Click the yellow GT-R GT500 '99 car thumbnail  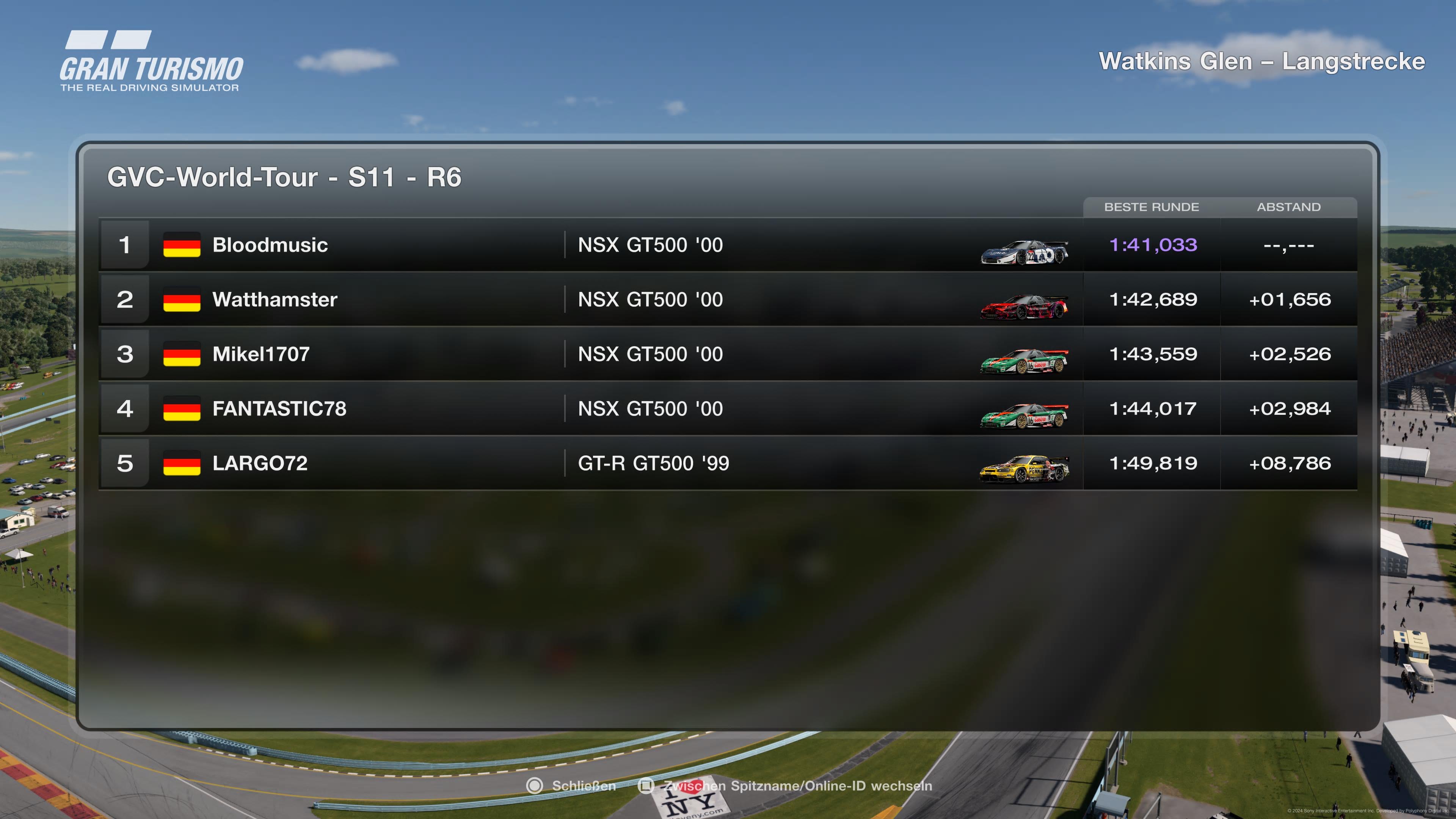point(1024,469)
